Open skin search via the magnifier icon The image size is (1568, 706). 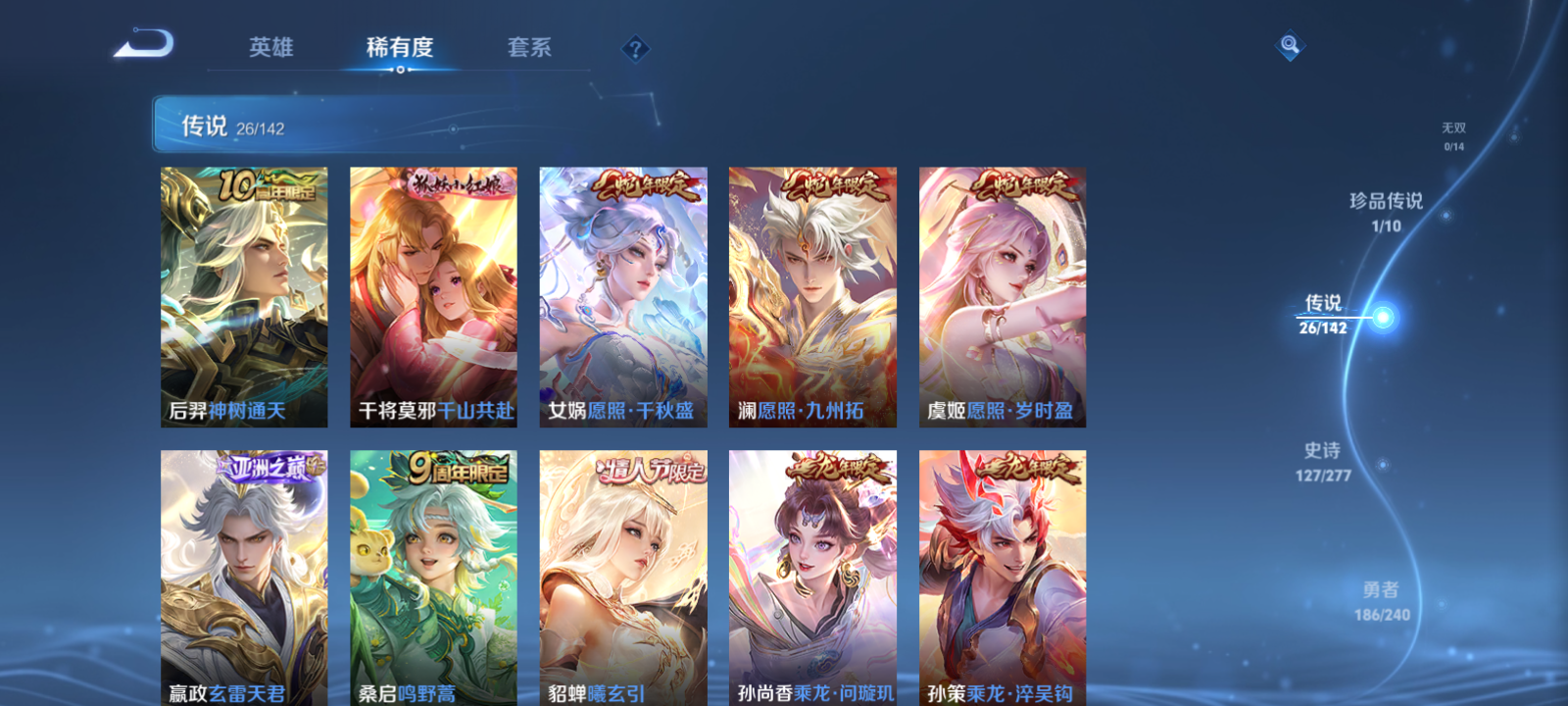(x=1288, y=43)
